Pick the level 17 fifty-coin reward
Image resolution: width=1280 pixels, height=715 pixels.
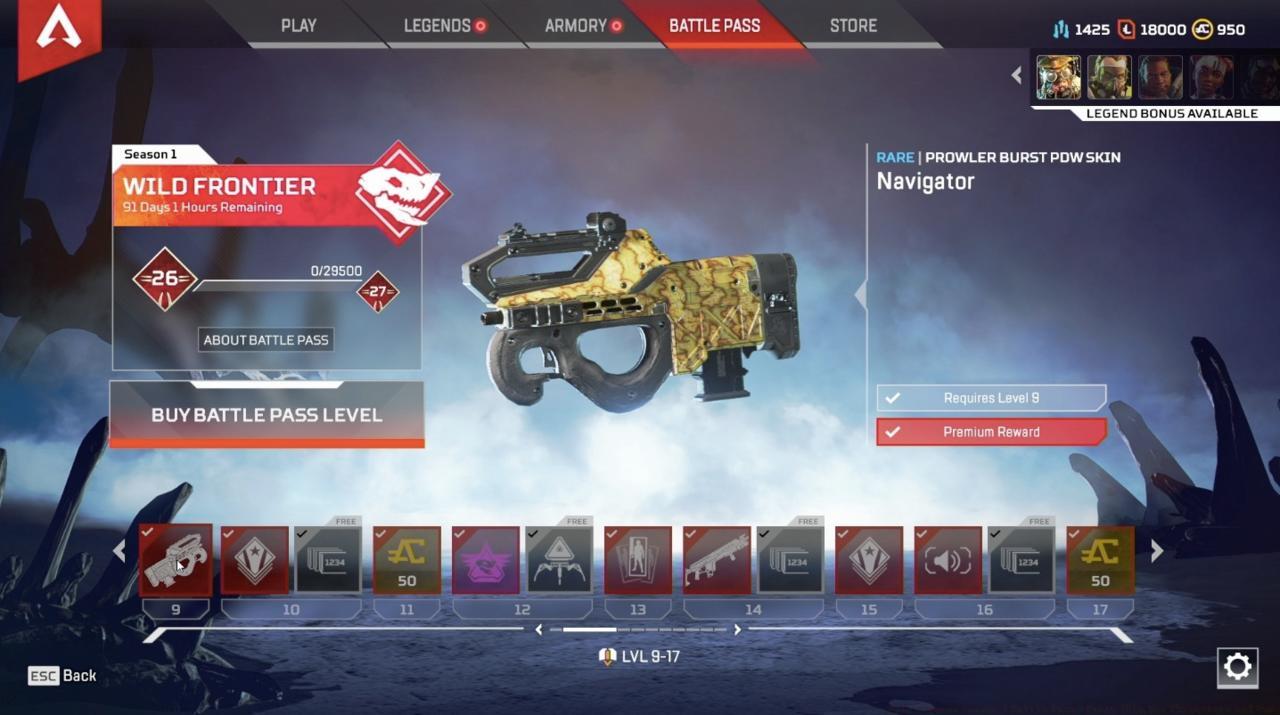[1100, 560]
